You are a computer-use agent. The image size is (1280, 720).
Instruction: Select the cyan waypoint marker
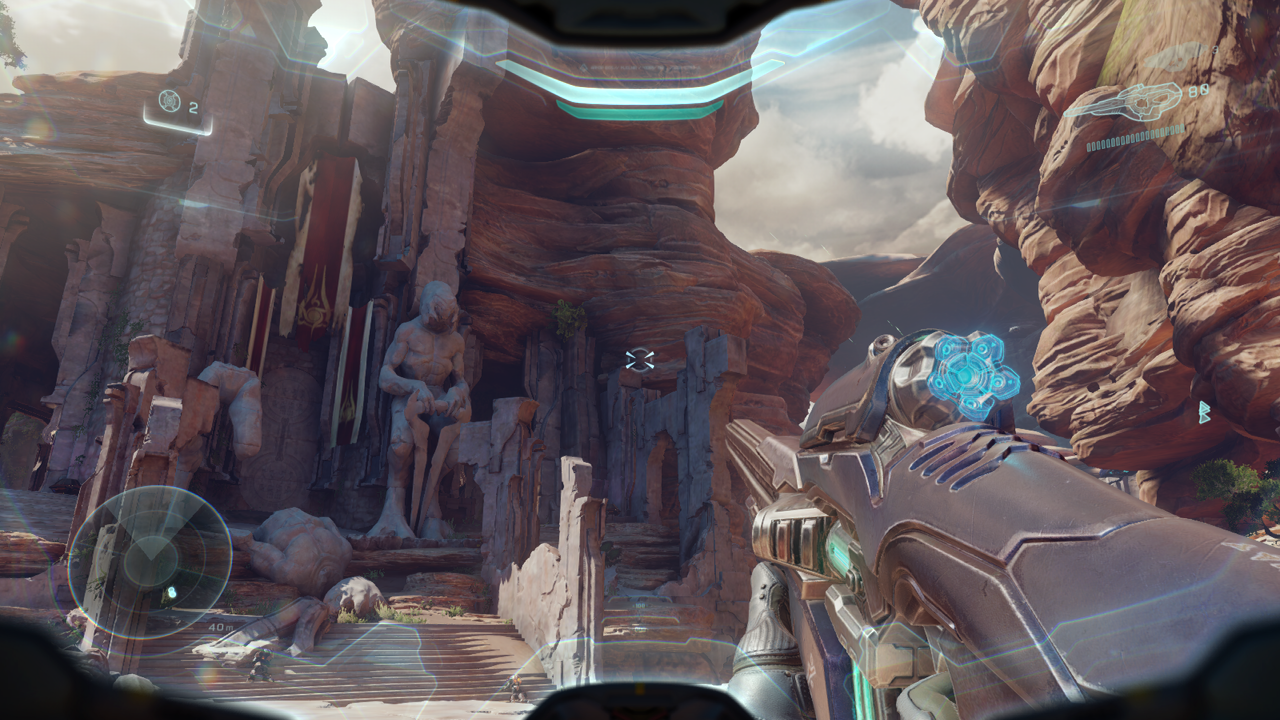click(x=1204, y=412)
